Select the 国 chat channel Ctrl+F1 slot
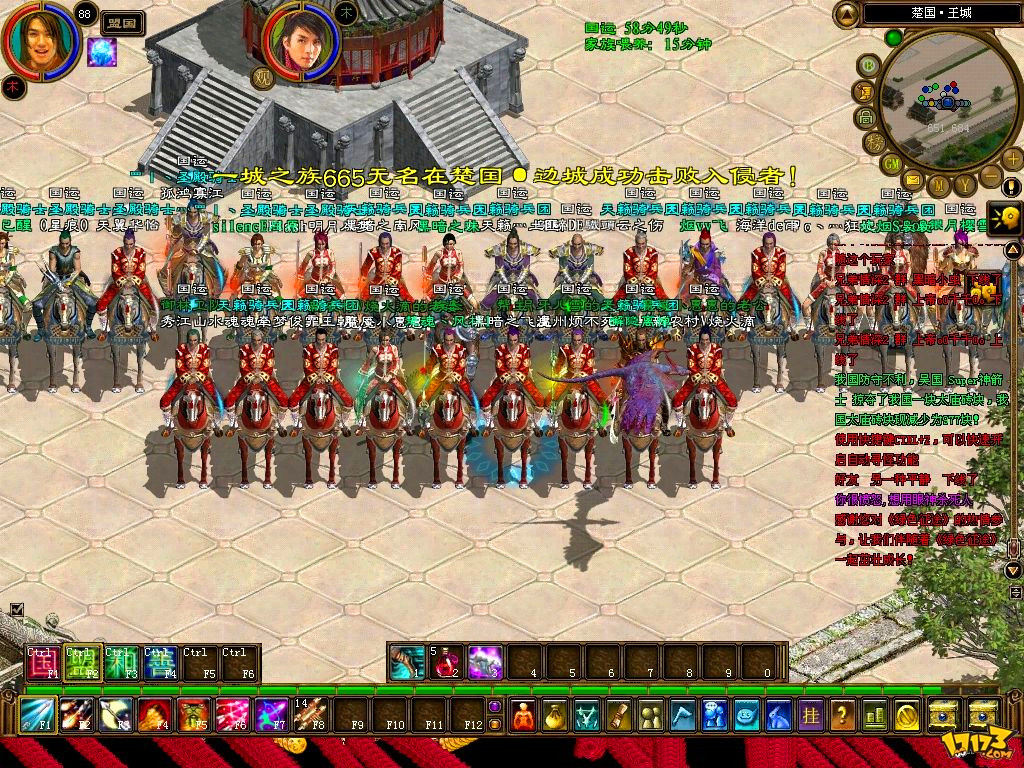The image size is (1024, 768). (43, 663)
